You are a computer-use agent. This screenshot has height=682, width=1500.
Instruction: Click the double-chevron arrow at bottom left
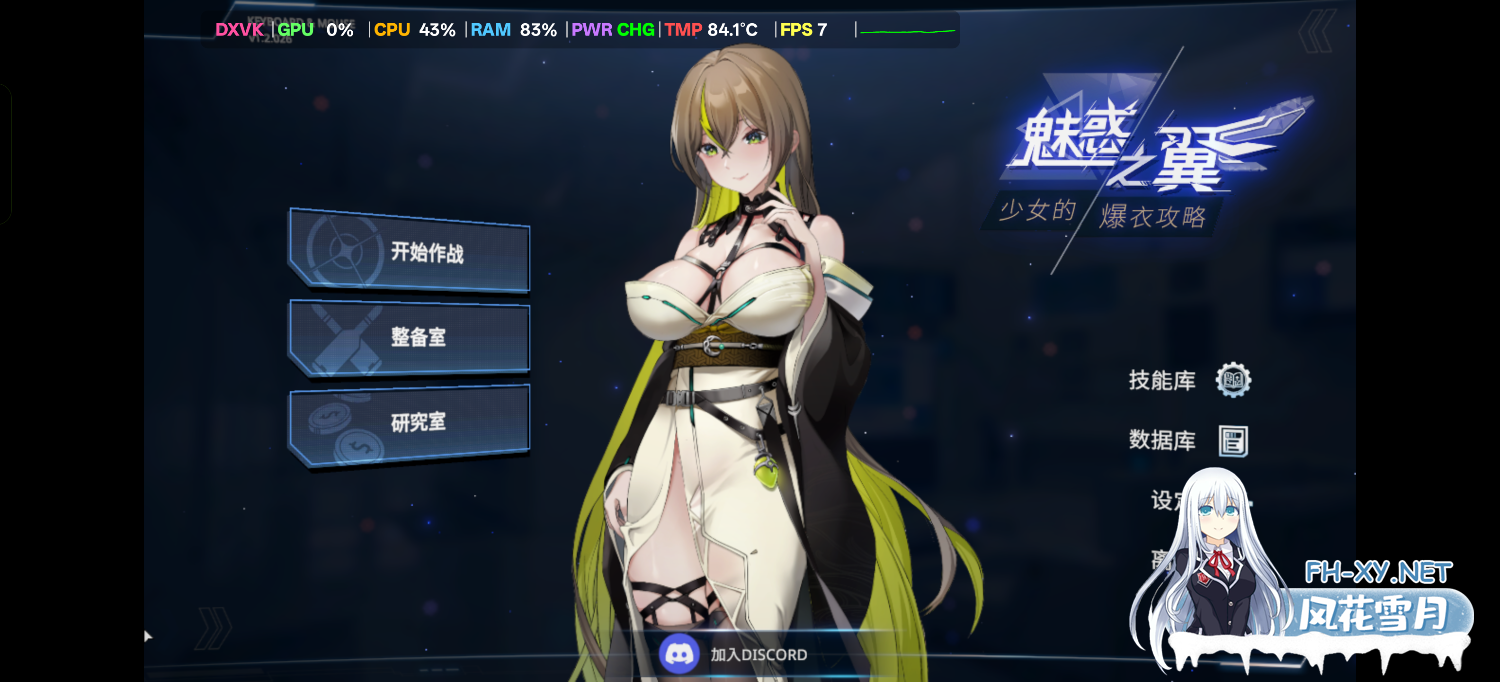tap(213, 628)
